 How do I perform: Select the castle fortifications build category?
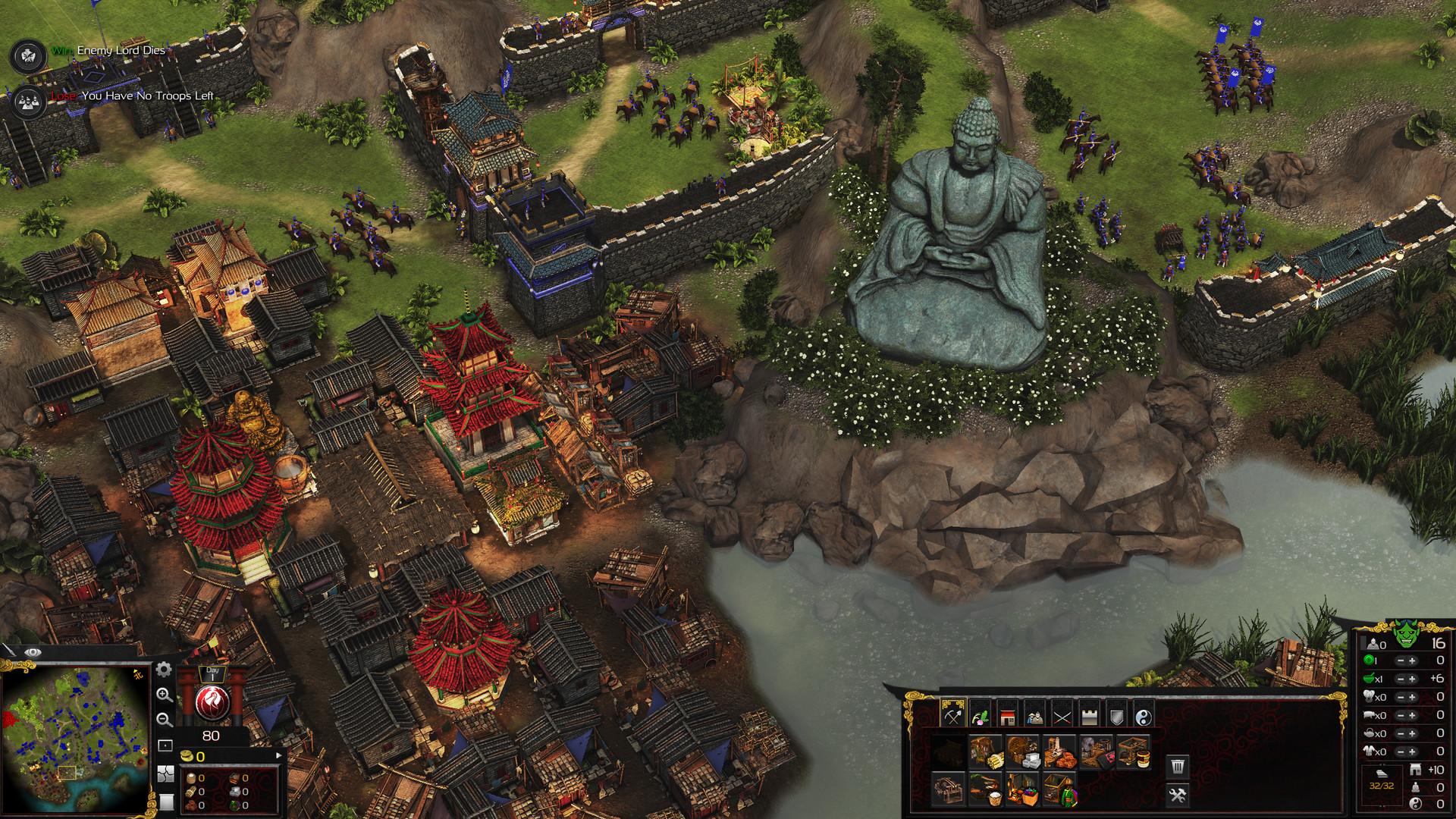(1089, 717)
